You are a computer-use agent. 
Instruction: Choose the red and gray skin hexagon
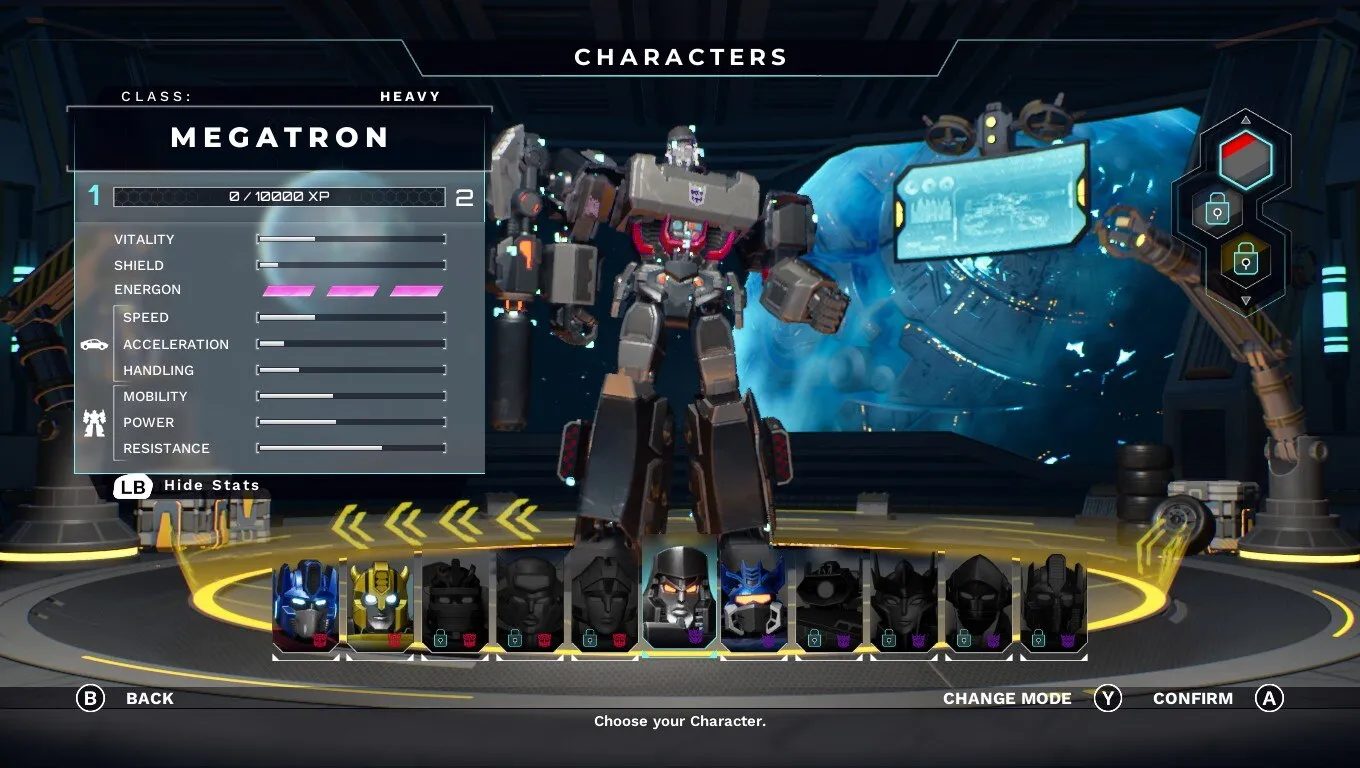1245,158
